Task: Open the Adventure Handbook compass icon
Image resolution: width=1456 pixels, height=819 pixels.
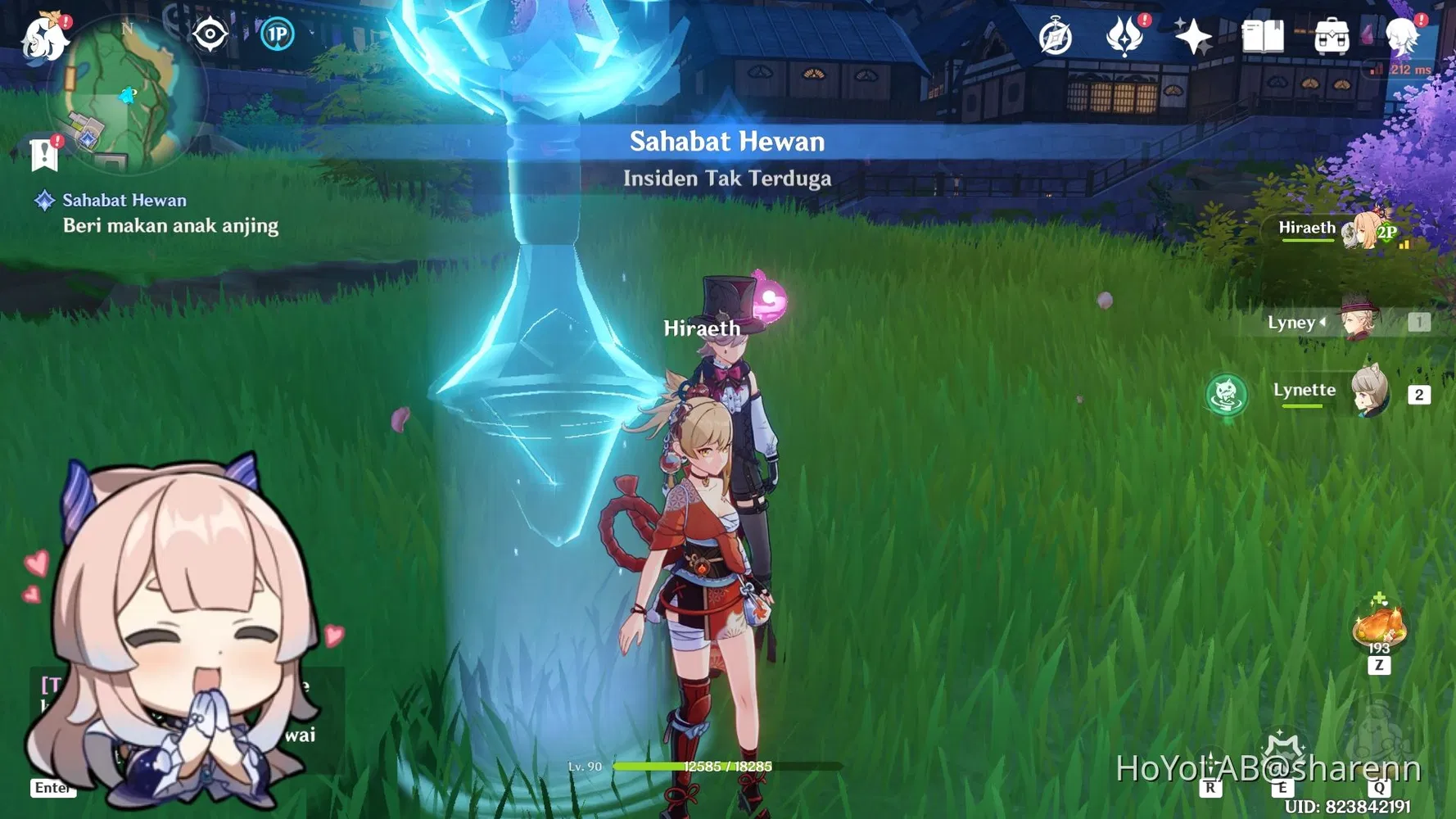Action: point(1056,36)
